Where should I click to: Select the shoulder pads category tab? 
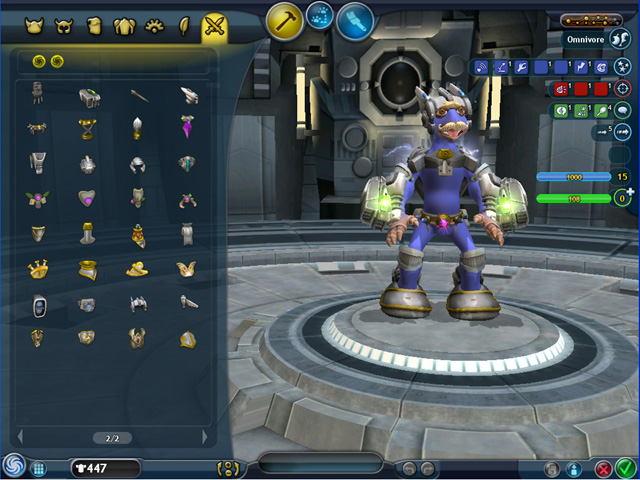point(124,26)
